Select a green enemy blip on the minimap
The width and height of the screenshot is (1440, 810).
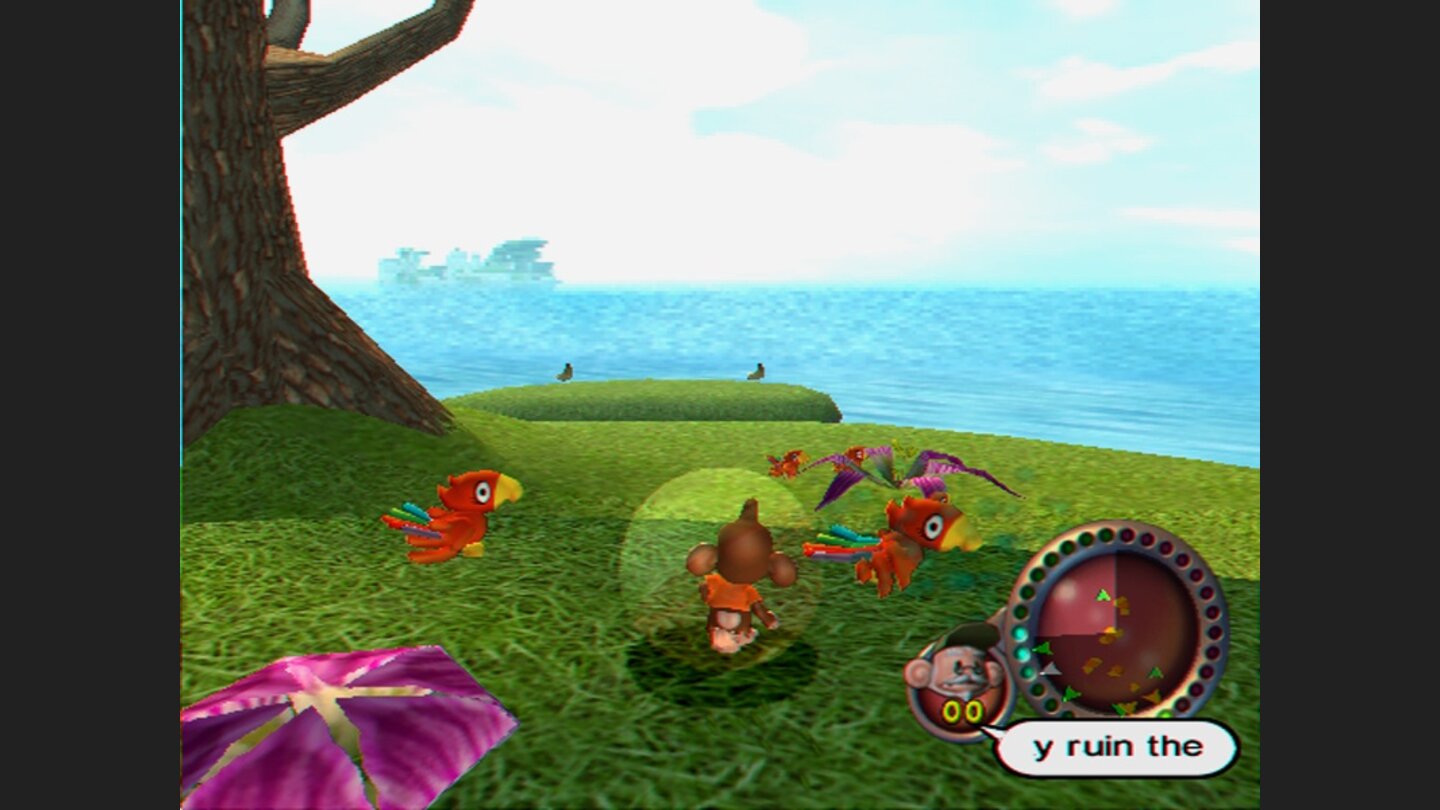pos(1102,595)
